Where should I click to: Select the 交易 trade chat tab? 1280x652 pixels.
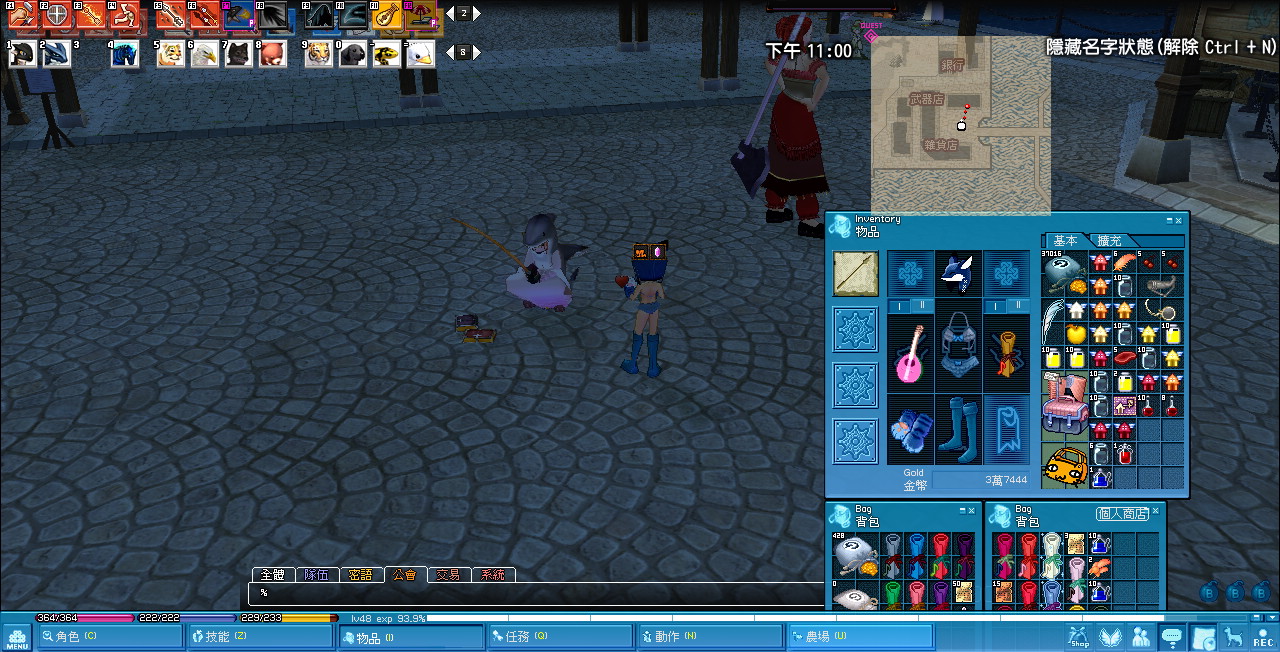click(x=449, y=575)
